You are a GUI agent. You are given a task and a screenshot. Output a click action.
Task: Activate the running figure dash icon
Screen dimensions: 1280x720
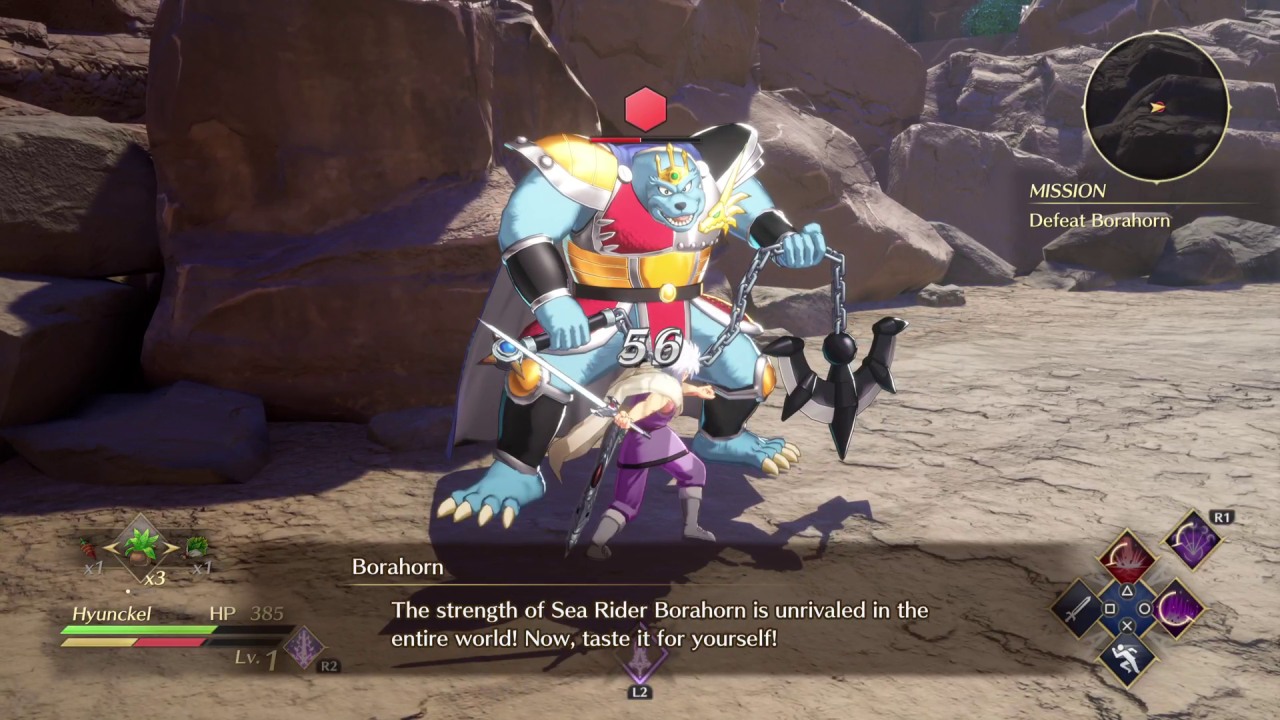[1127, 658]
